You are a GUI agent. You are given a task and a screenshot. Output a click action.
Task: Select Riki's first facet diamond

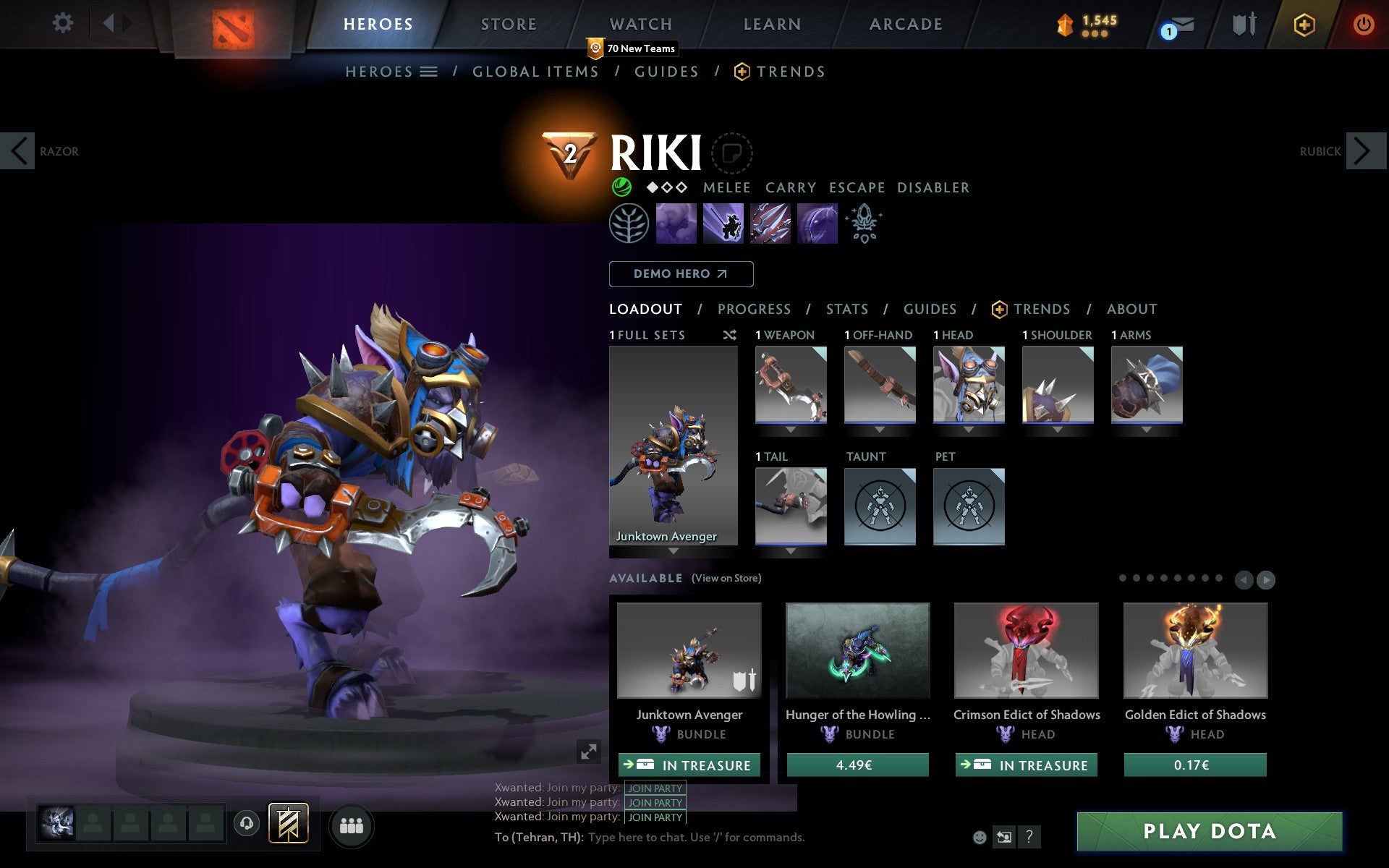click(654, 187)
